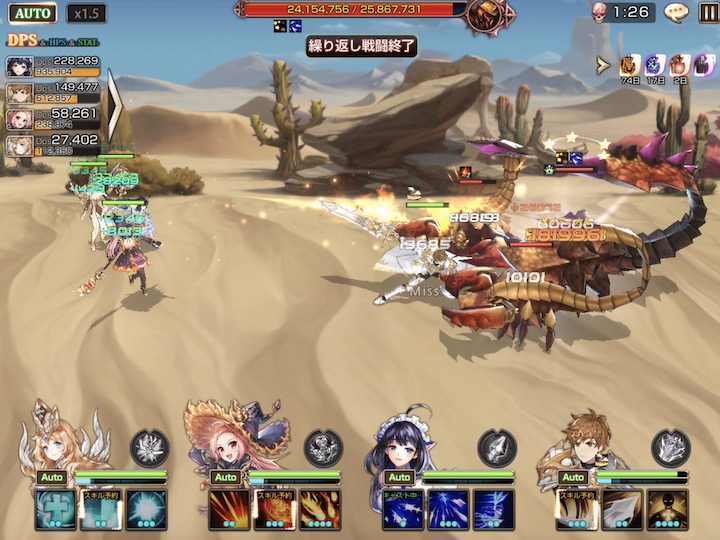Toggle the AUTO battle button
The width and height of the screenshot is (720, 540).
pyautogui.click(x=33, y=14)
